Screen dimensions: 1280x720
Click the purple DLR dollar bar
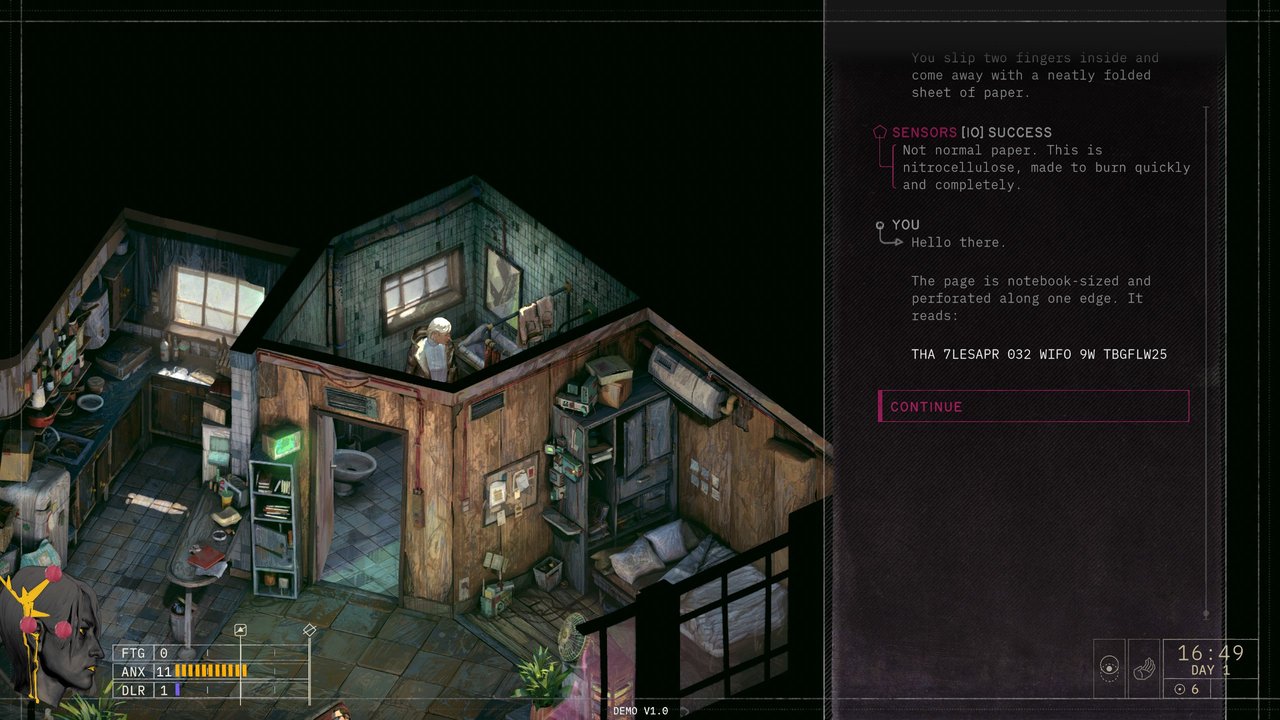click(177, 690)
